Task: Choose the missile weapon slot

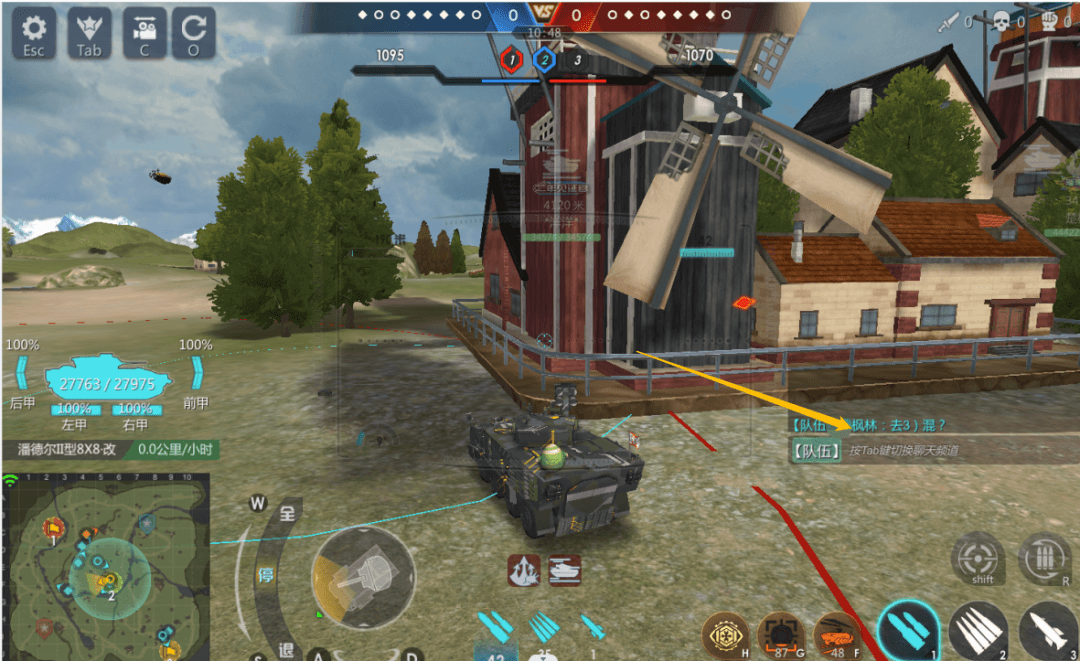Action: pos(1047,631)
